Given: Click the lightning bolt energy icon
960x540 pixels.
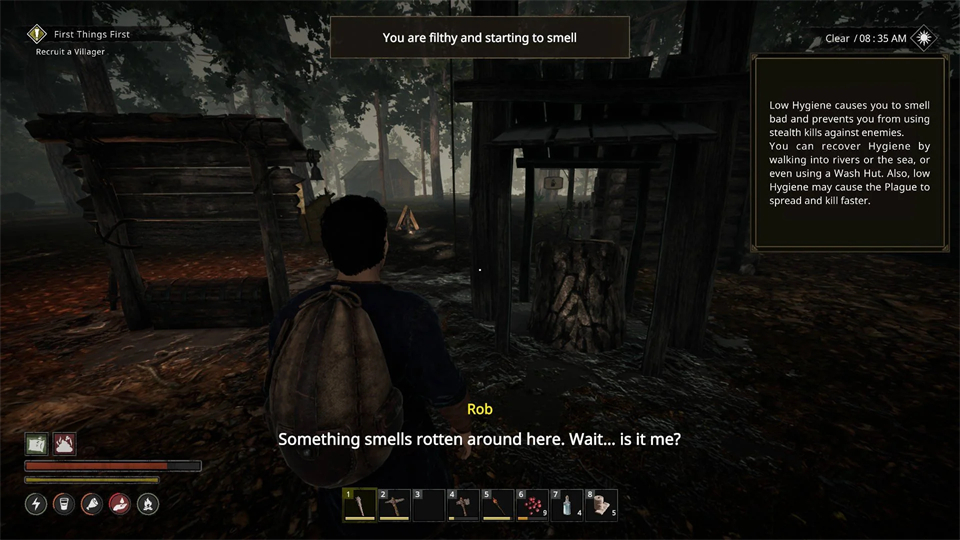Looking at the screenshot, I should point(37,504).
